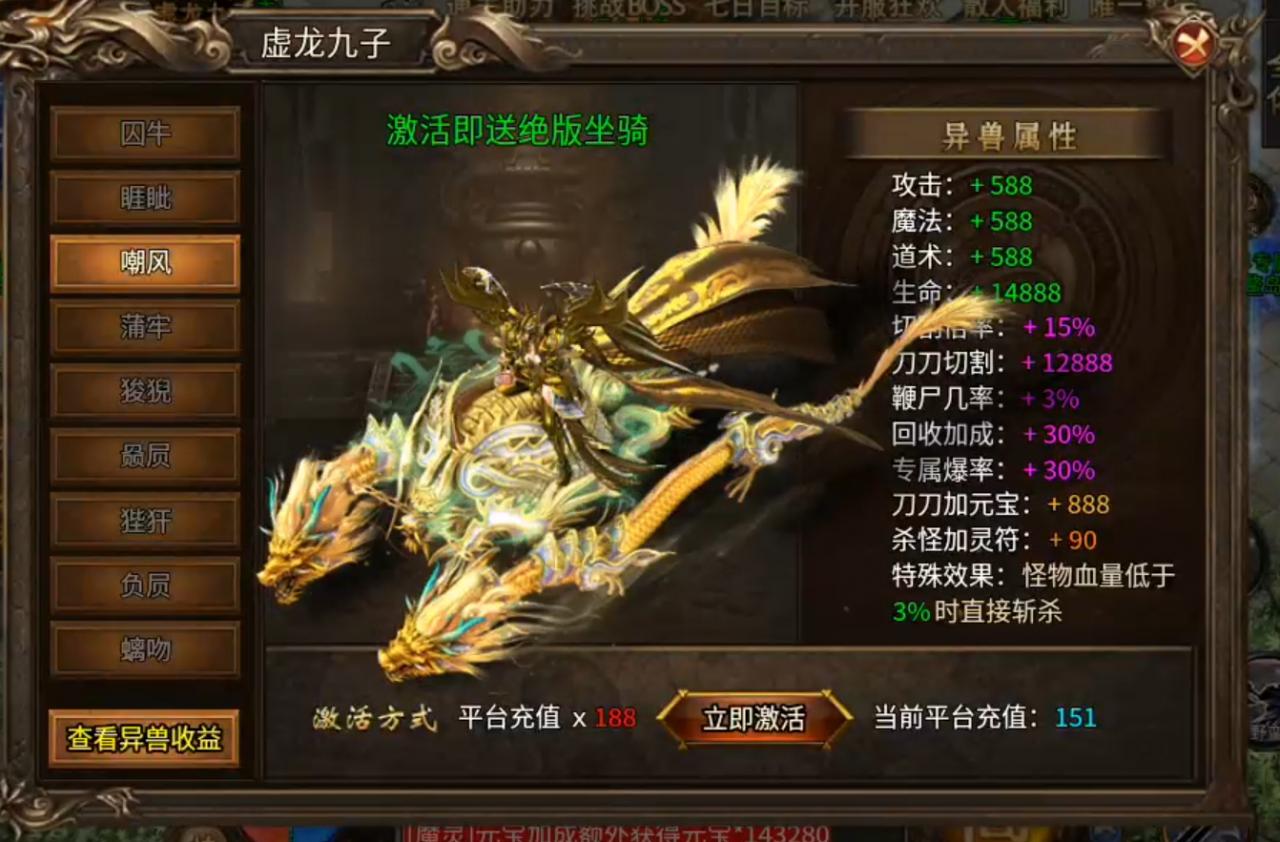The height and width of the screenshot is (842, 1280).
Task: Select the 狴犴 sidebar tab
Action: point(145,519)
